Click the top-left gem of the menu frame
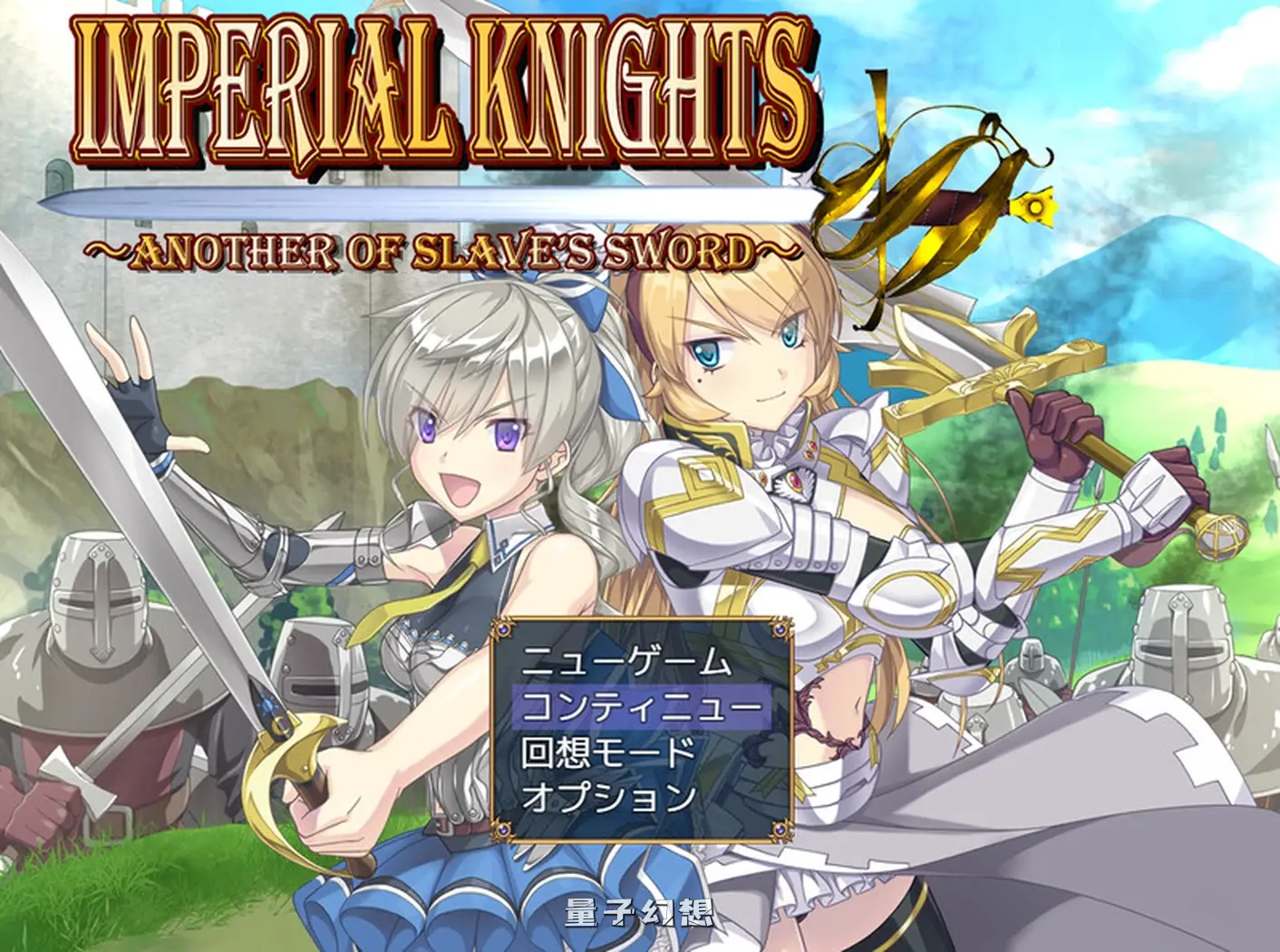 [x=504, y=627]
